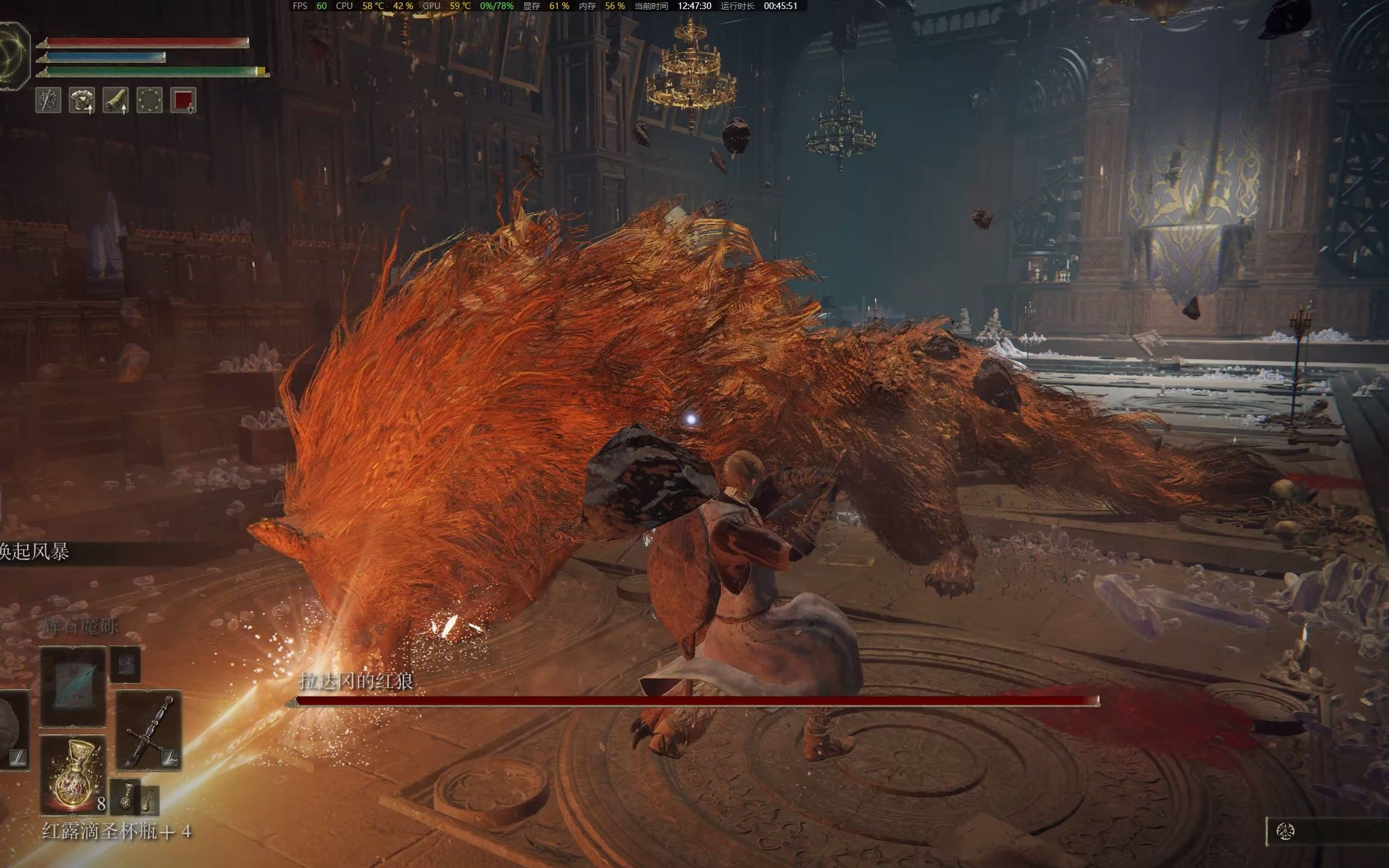Inspect the ring-shaped status effect icon

pyautogui.click(x=150, y=101)
